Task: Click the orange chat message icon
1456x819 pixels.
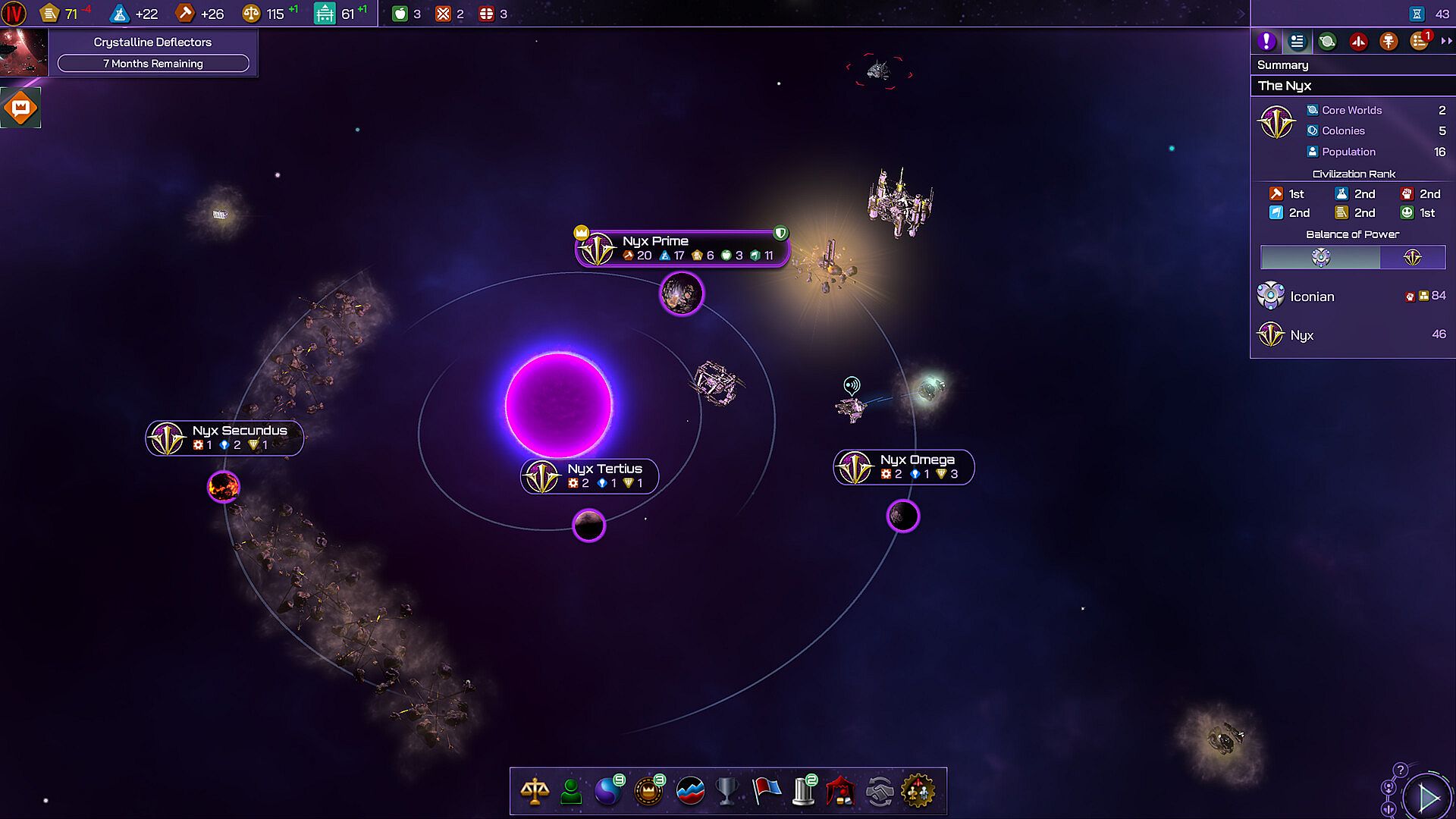Action: [20, 108]
